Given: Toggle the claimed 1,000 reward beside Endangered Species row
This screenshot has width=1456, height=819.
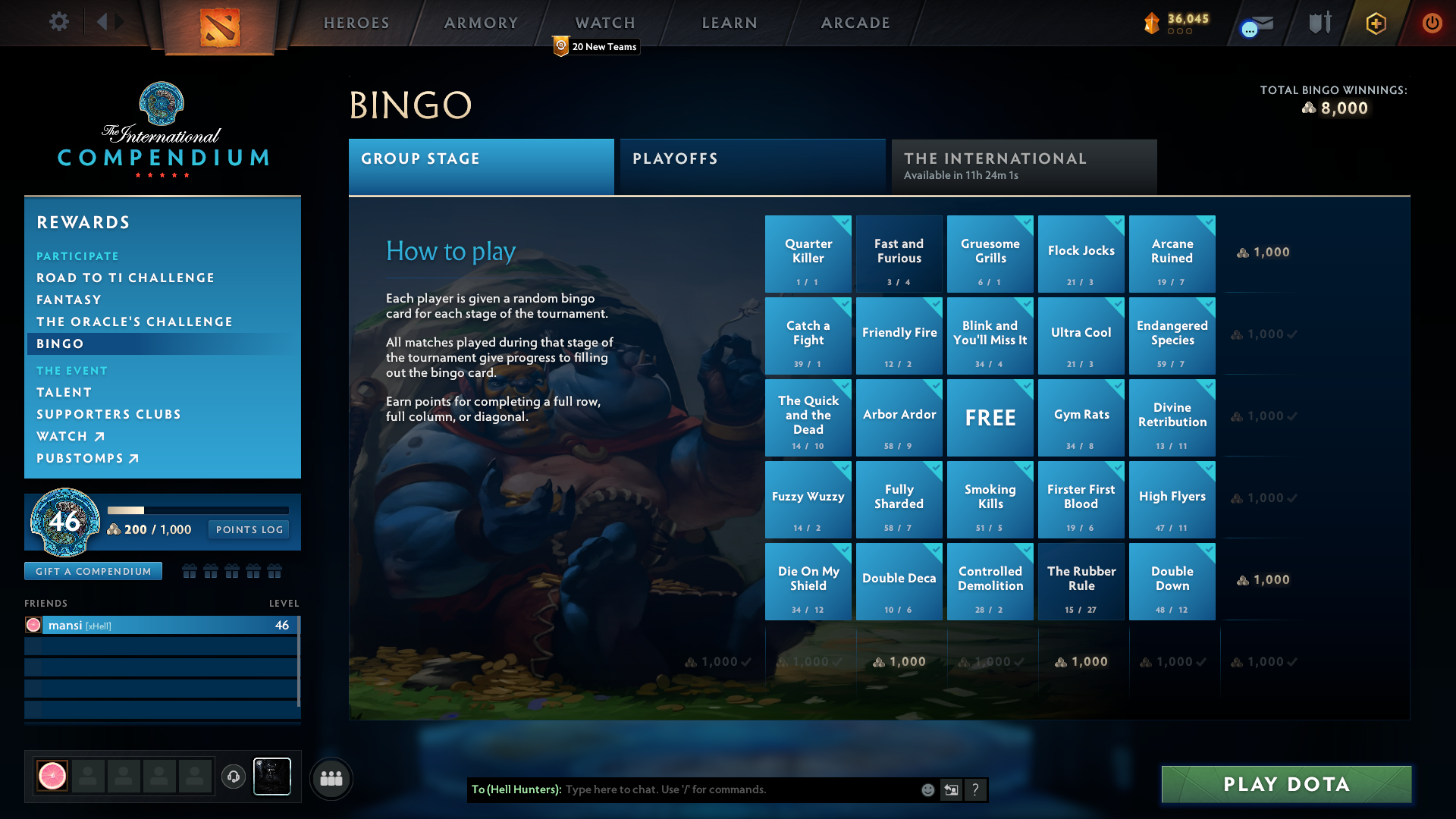Looking at the screenshot, I should tap(1261, 334).
